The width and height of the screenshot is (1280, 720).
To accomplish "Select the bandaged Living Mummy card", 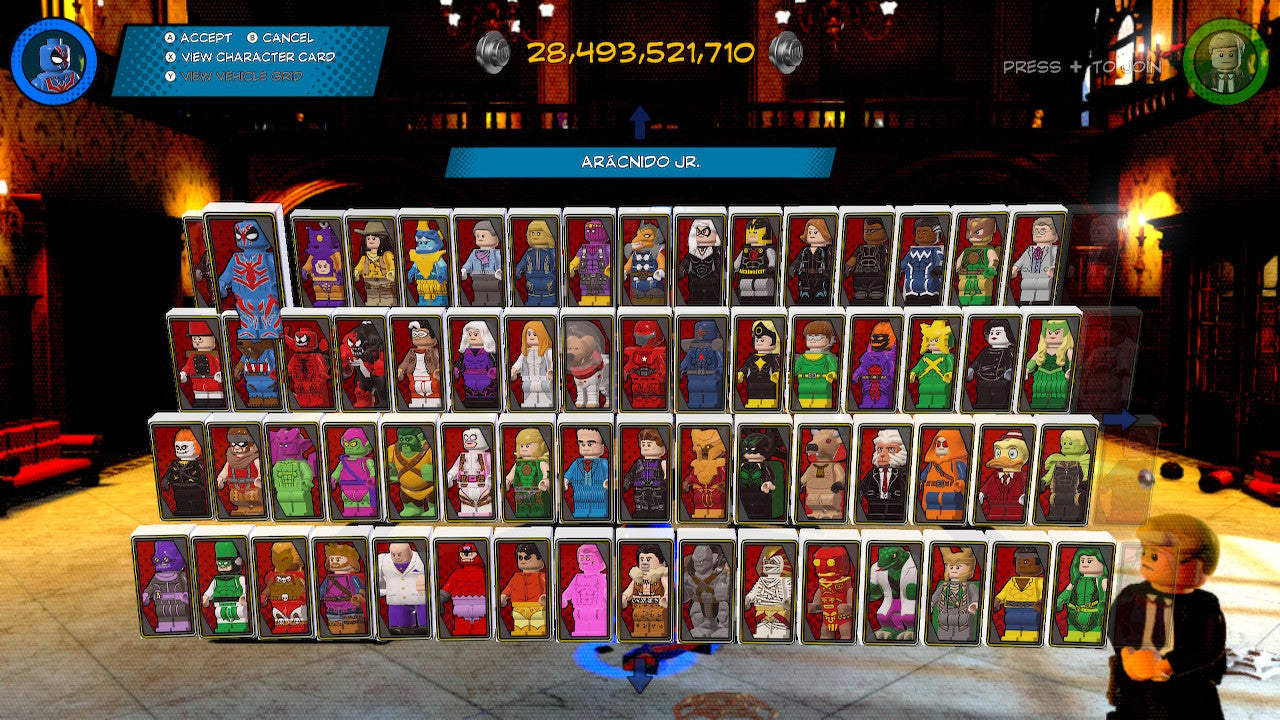I will tap(769, 588).
